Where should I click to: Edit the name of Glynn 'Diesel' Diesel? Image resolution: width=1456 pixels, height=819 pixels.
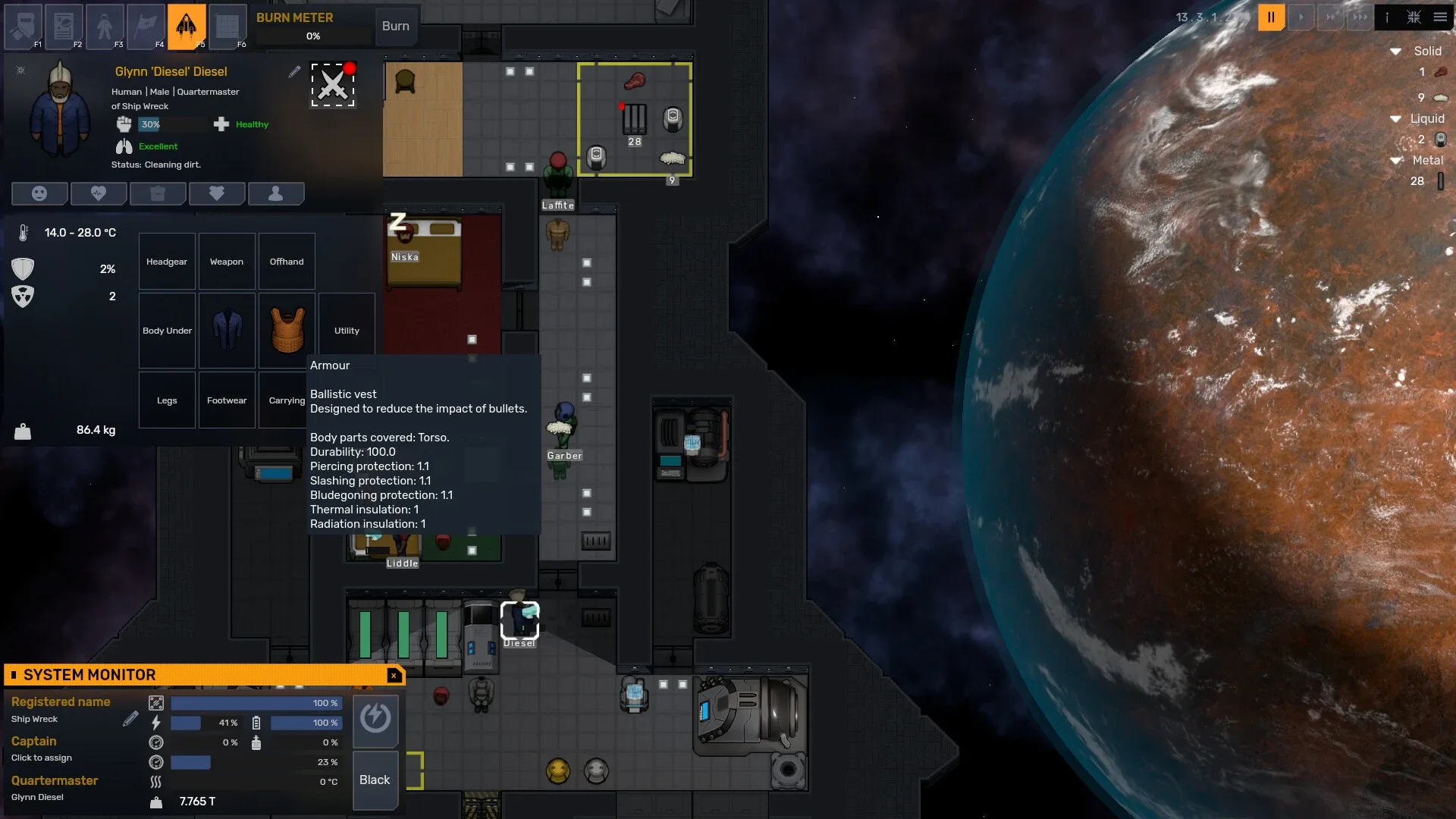294,71
